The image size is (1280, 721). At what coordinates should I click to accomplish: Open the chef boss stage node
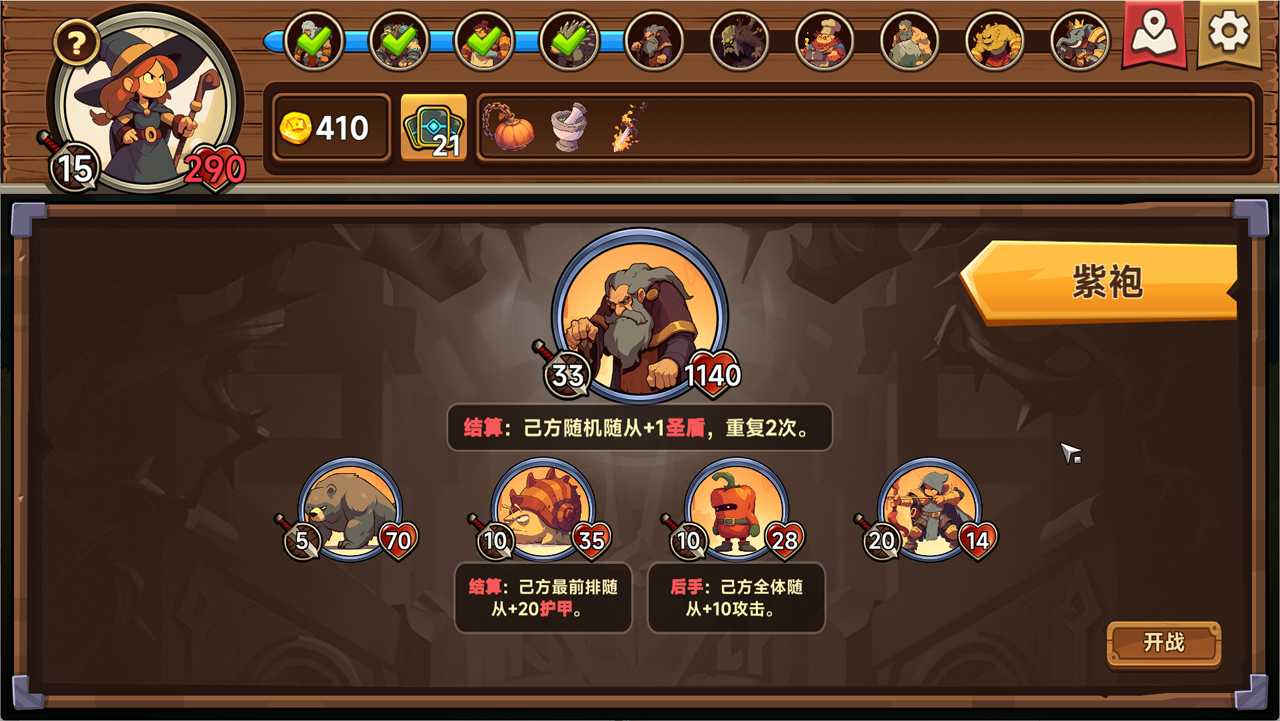(826, 40)
